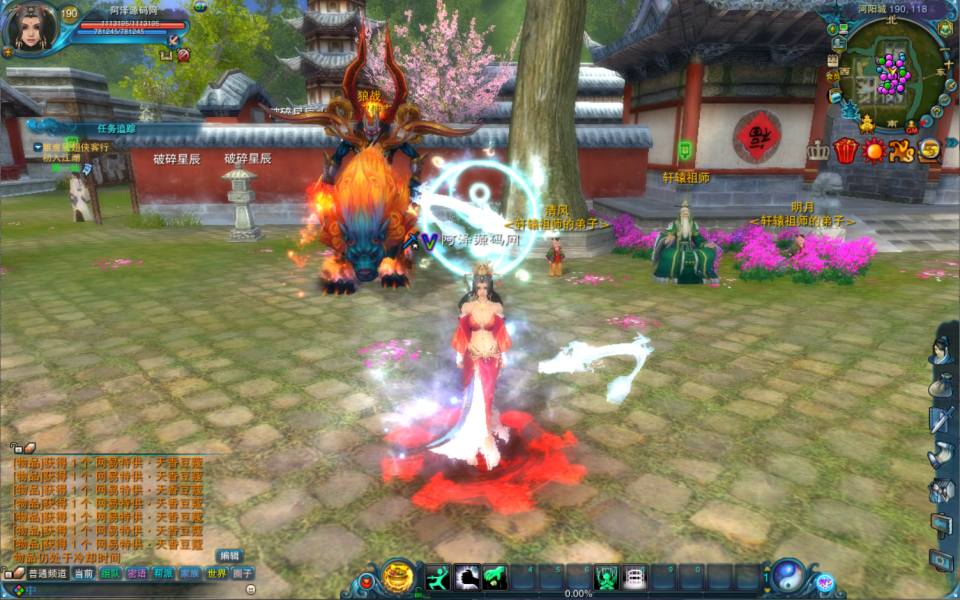Viewport: 960px width, 600px height.
Task: Open the red gift box icon
Action: pyautogui.click(x=846, y=151)
